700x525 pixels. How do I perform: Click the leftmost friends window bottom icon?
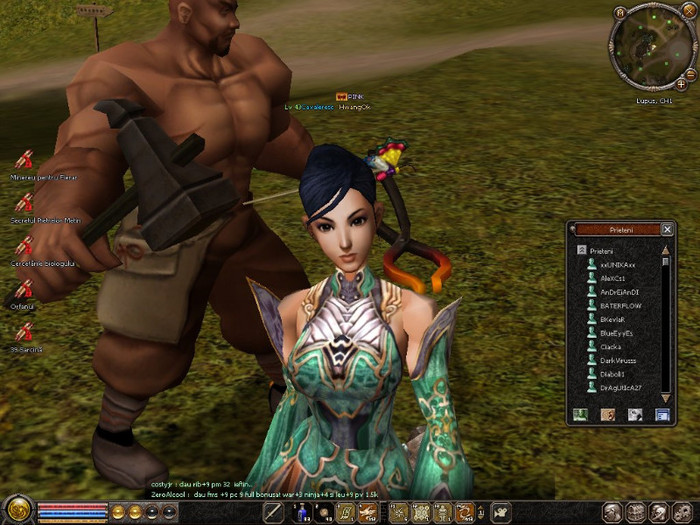(x=580, y=414)
